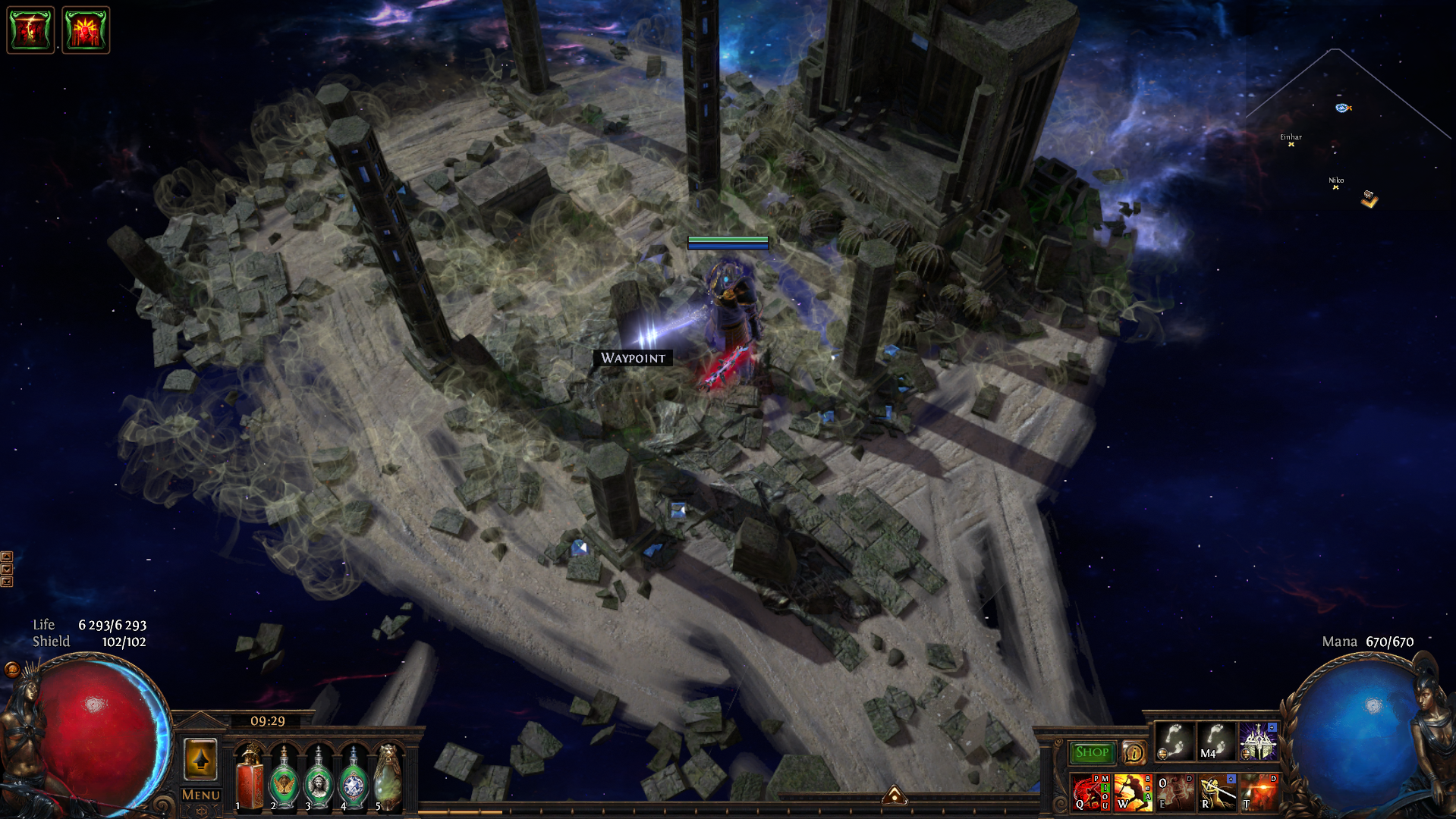The width and height of the screenshot is (1456, 819).
Task: Select the footprints move skill labeled M4
Action: pos(1216,741)
